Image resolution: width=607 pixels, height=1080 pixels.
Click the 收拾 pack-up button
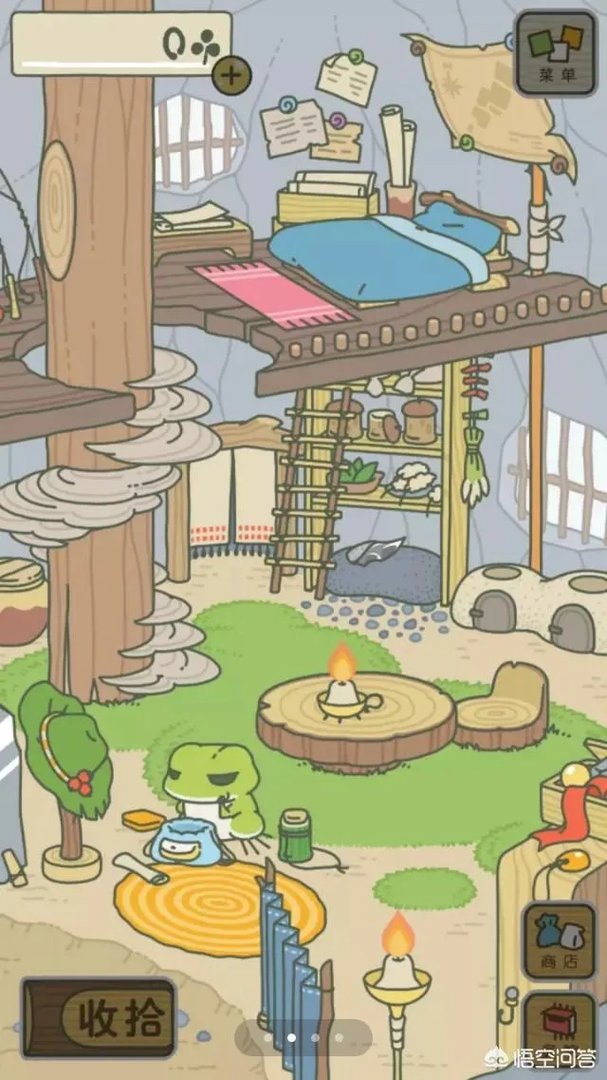(x=100, y=1019)
